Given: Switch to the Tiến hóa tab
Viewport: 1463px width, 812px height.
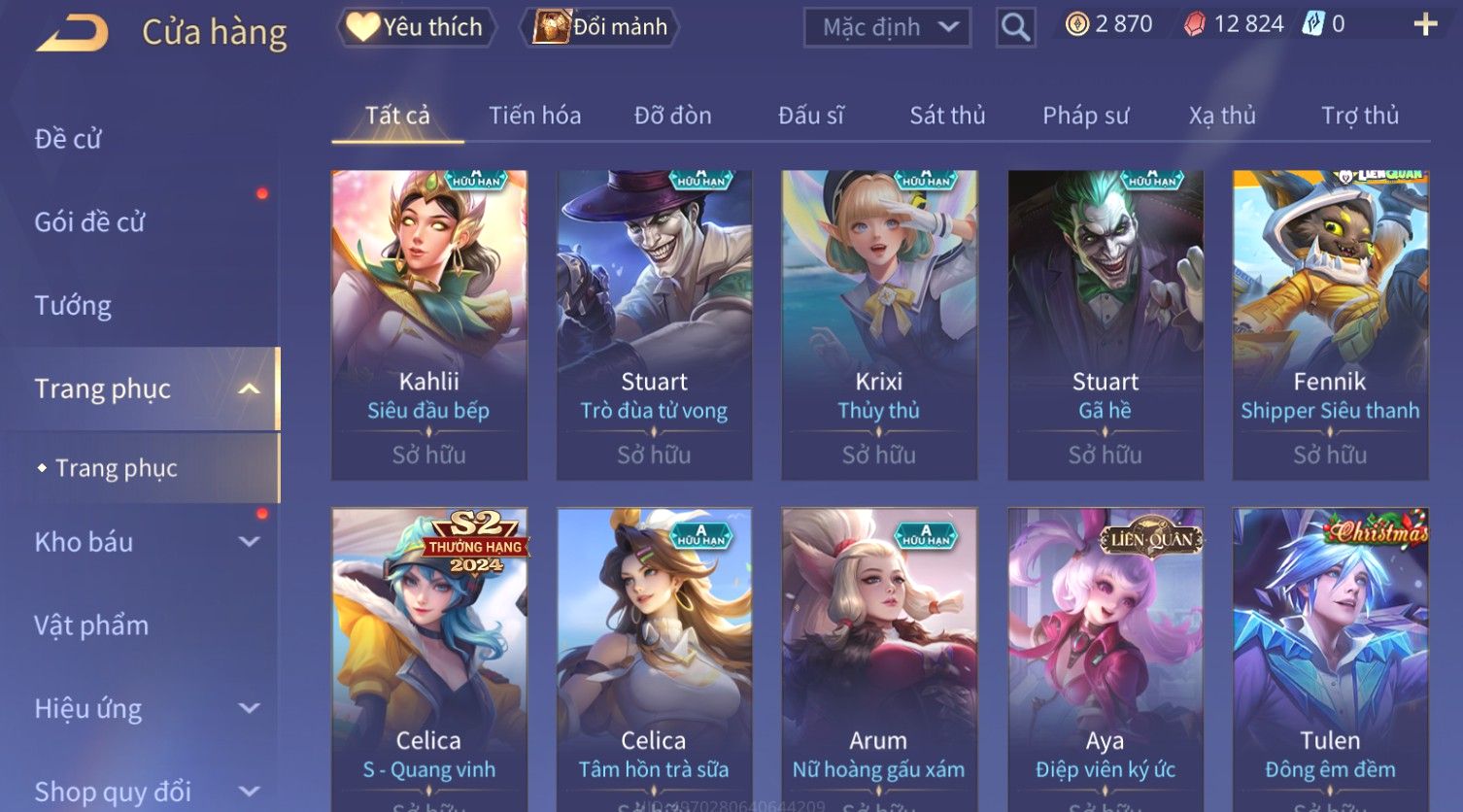Looking at the screenshot, I should coord(534,116).
